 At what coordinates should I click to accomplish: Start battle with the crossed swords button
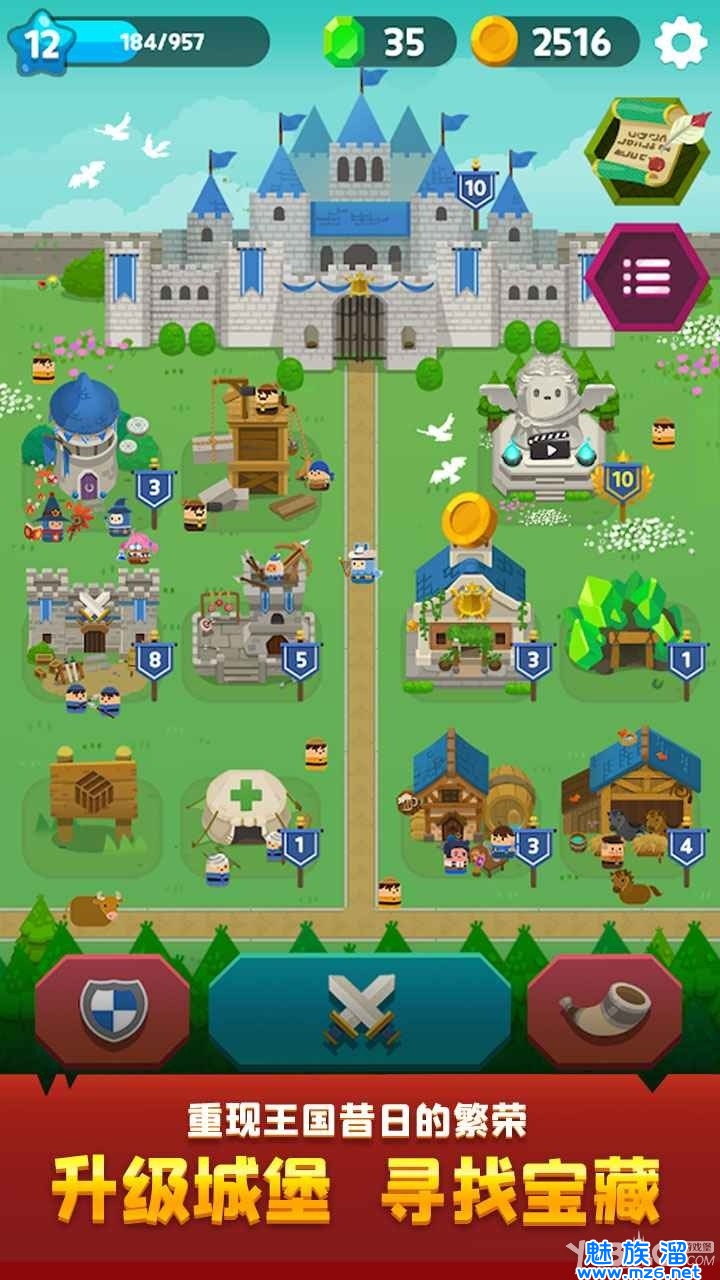(x=360, y=1010)
